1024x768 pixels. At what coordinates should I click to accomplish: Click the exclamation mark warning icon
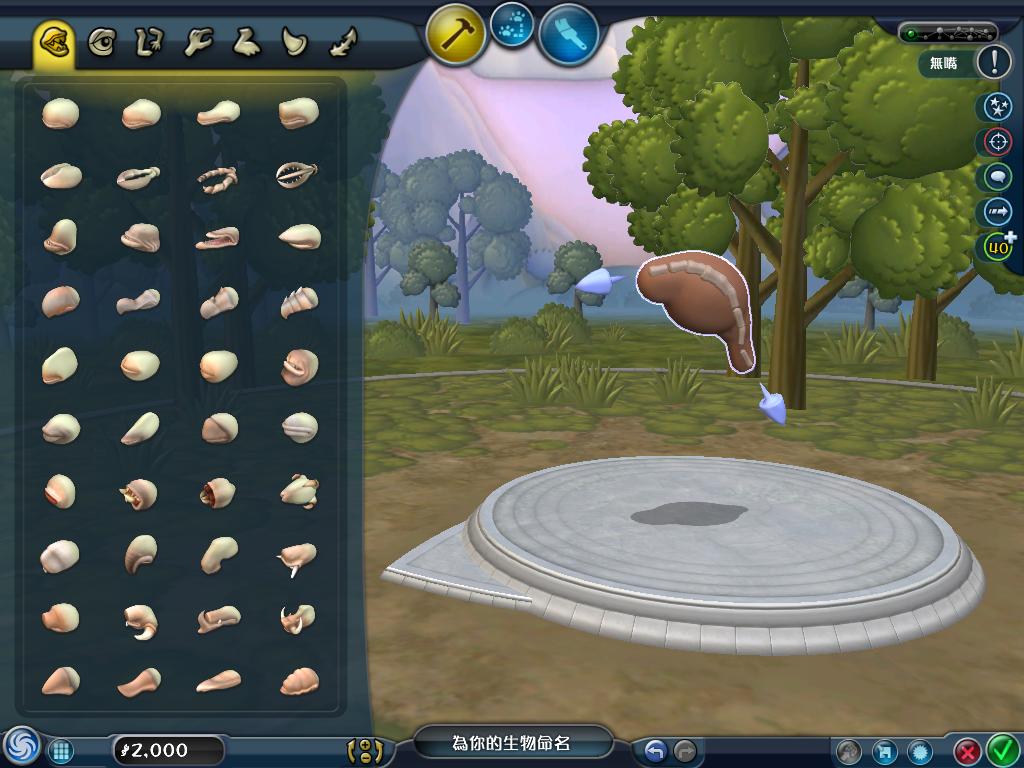coord(993,62)
